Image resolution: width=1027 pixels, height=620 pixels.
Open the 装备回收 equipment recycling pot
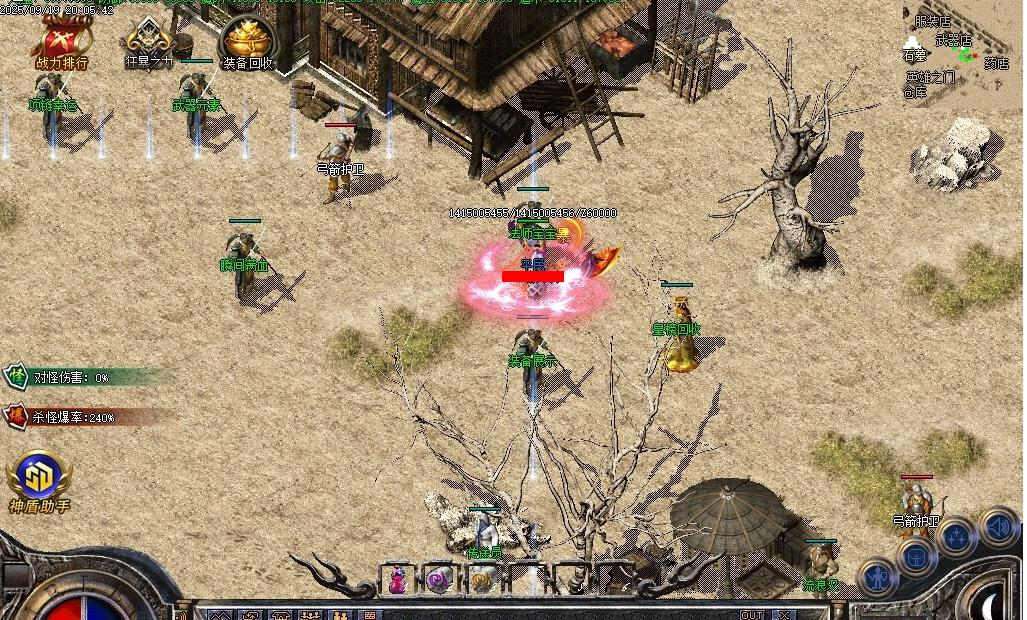[246, 43]
